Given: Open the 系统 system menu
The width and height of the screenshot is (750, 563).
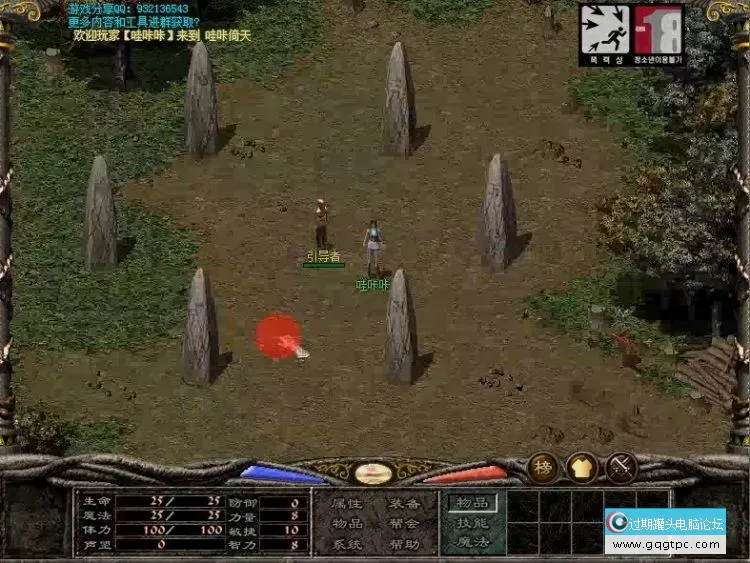Looking at the screenshot, I should coord(347,545).
